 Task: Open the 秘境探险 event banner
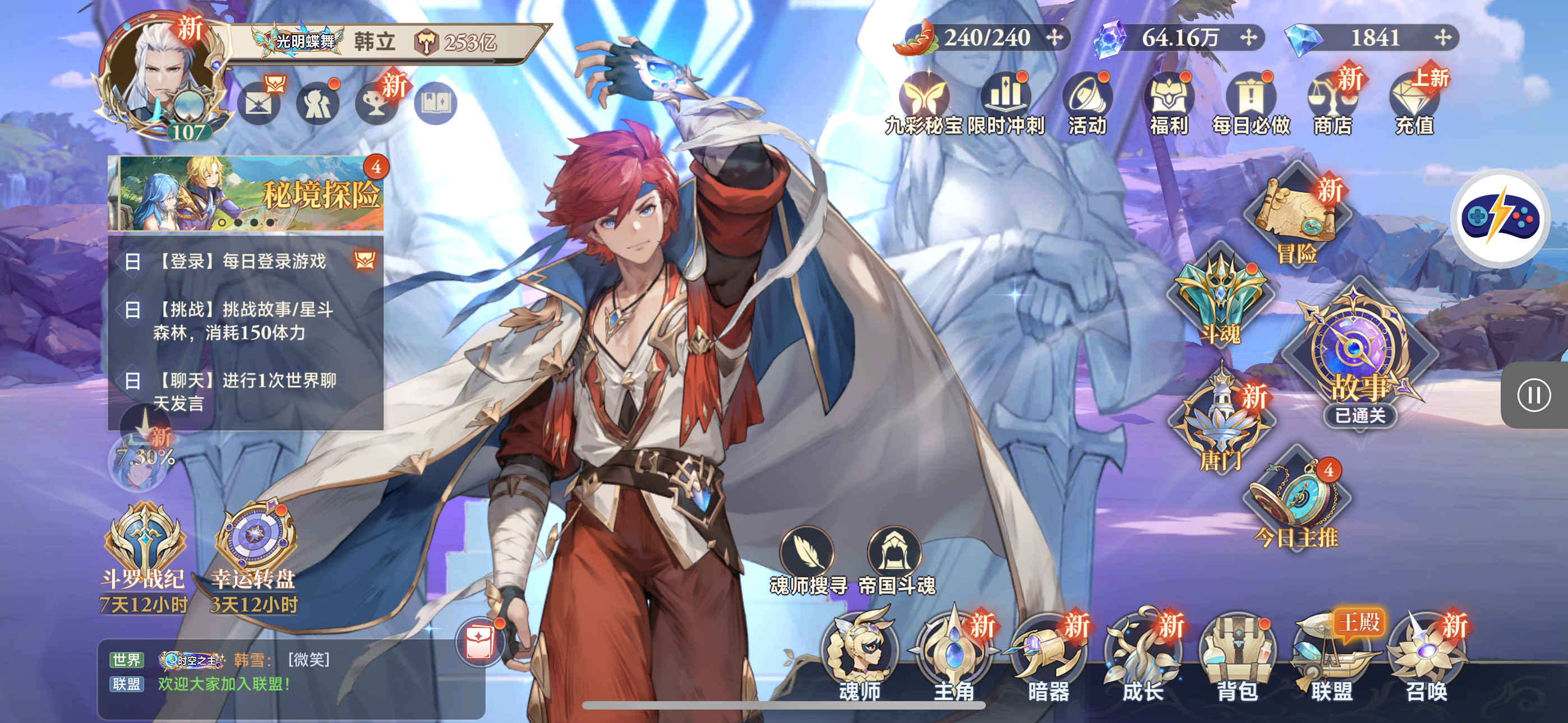click(247, 193)
